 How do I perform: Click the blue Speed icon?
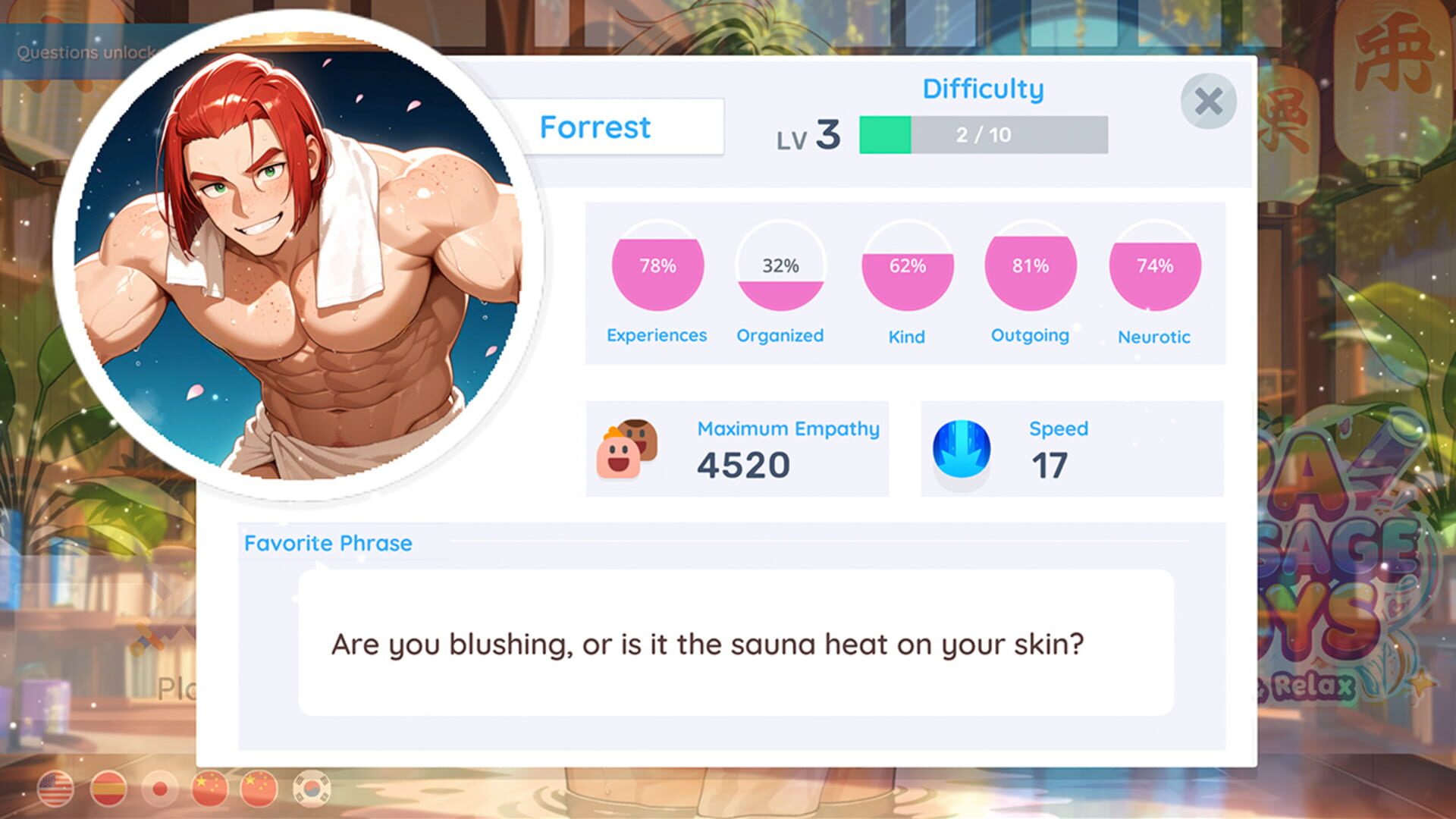(x=962, y=449)
